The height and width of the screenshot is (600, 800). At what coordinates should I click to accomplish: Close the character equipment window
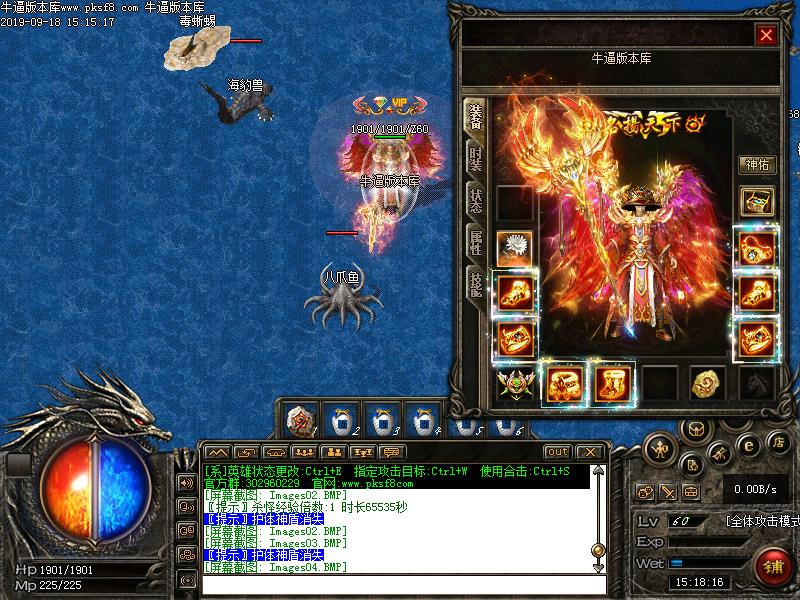coord(766,35)
